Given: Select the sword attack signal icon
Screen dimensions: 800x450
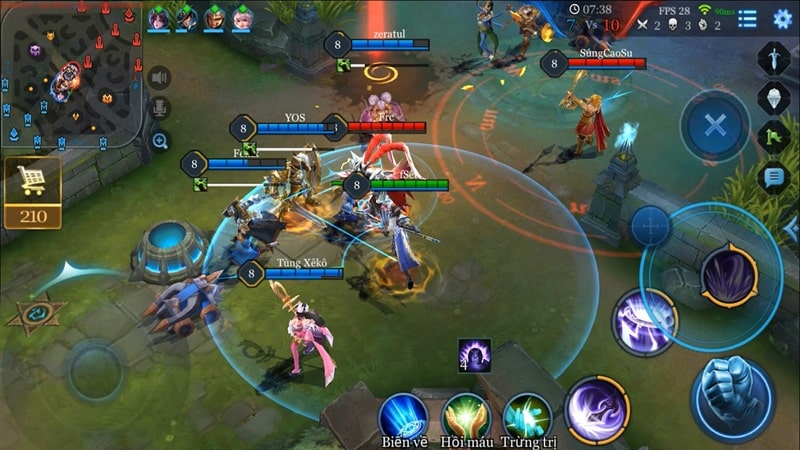Looking at the screenshot, I should [774, 58].
